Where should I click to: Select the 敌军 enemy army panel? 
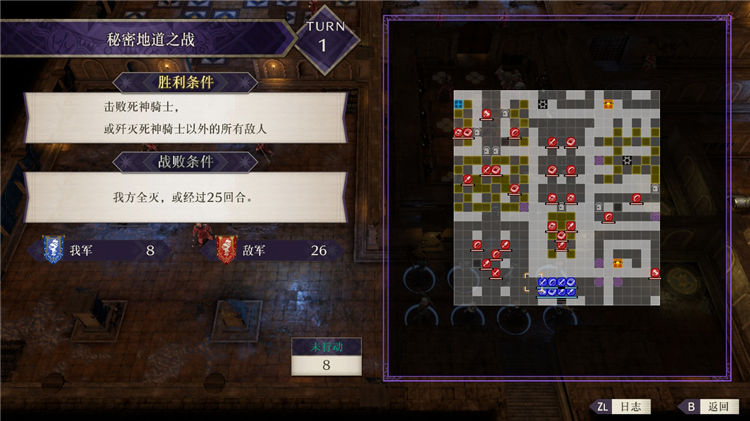[272, 249]
